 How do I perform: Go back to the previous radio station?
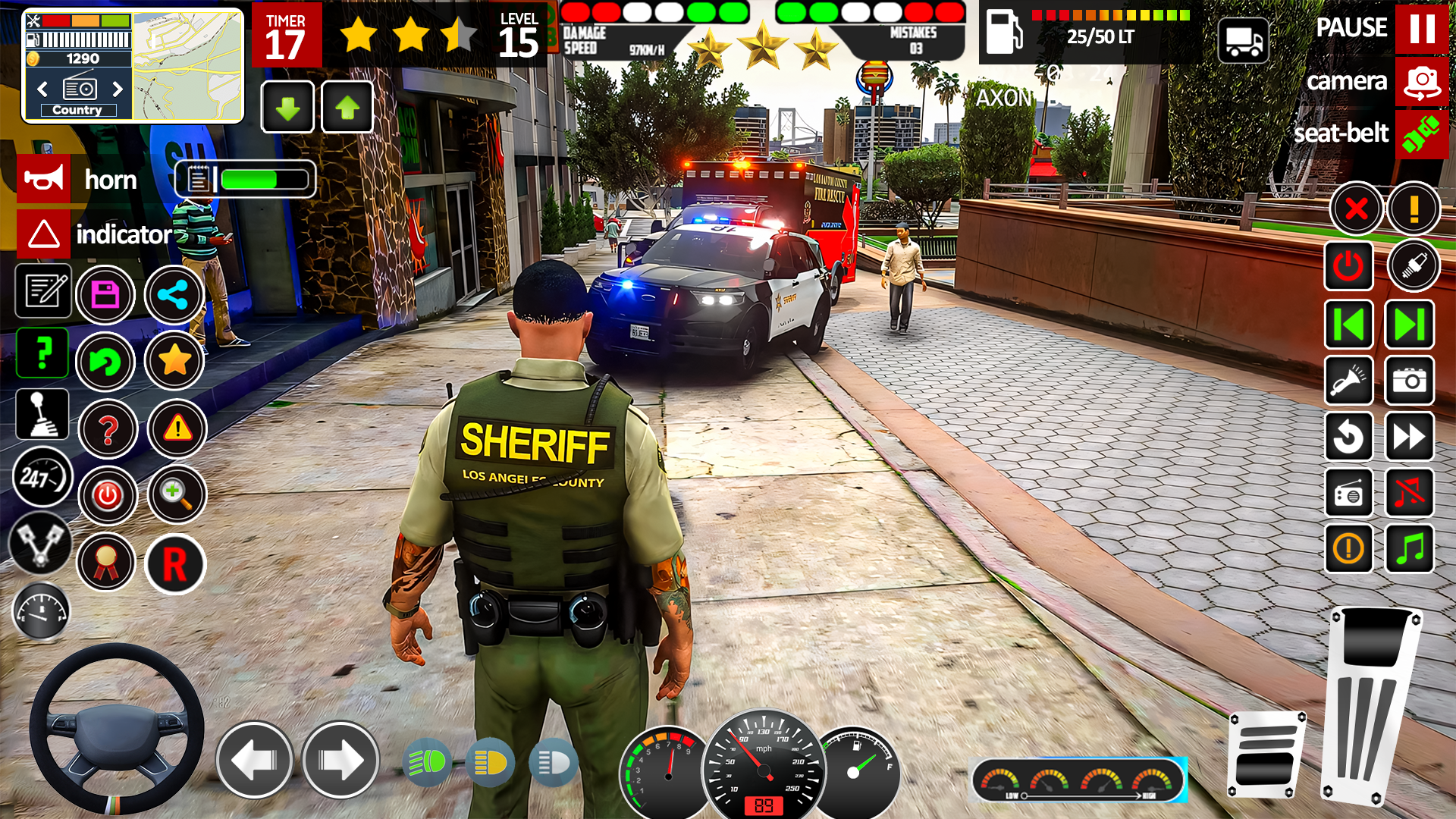tap(1349, 325)
